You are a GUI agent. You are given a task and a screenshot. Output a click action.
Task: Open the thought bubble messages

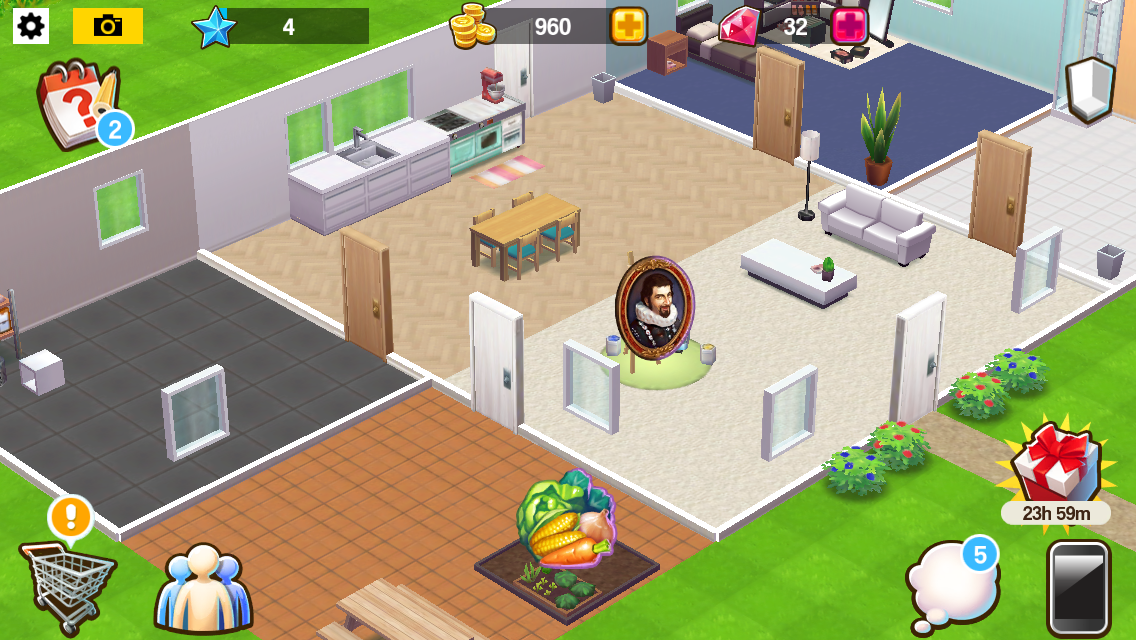tap(951, 586)
